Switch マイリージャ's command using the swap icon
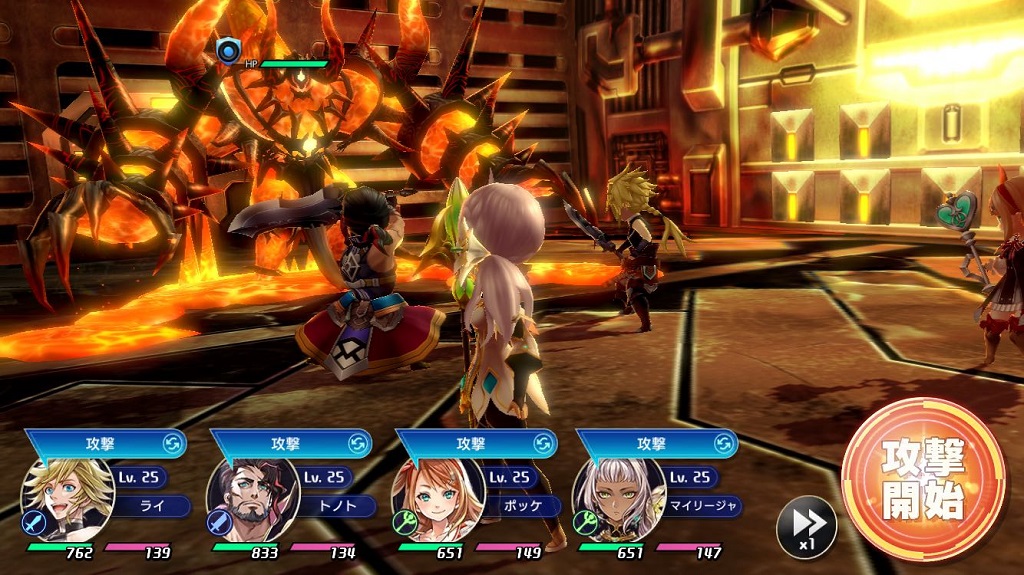 (x=724, y=443)
